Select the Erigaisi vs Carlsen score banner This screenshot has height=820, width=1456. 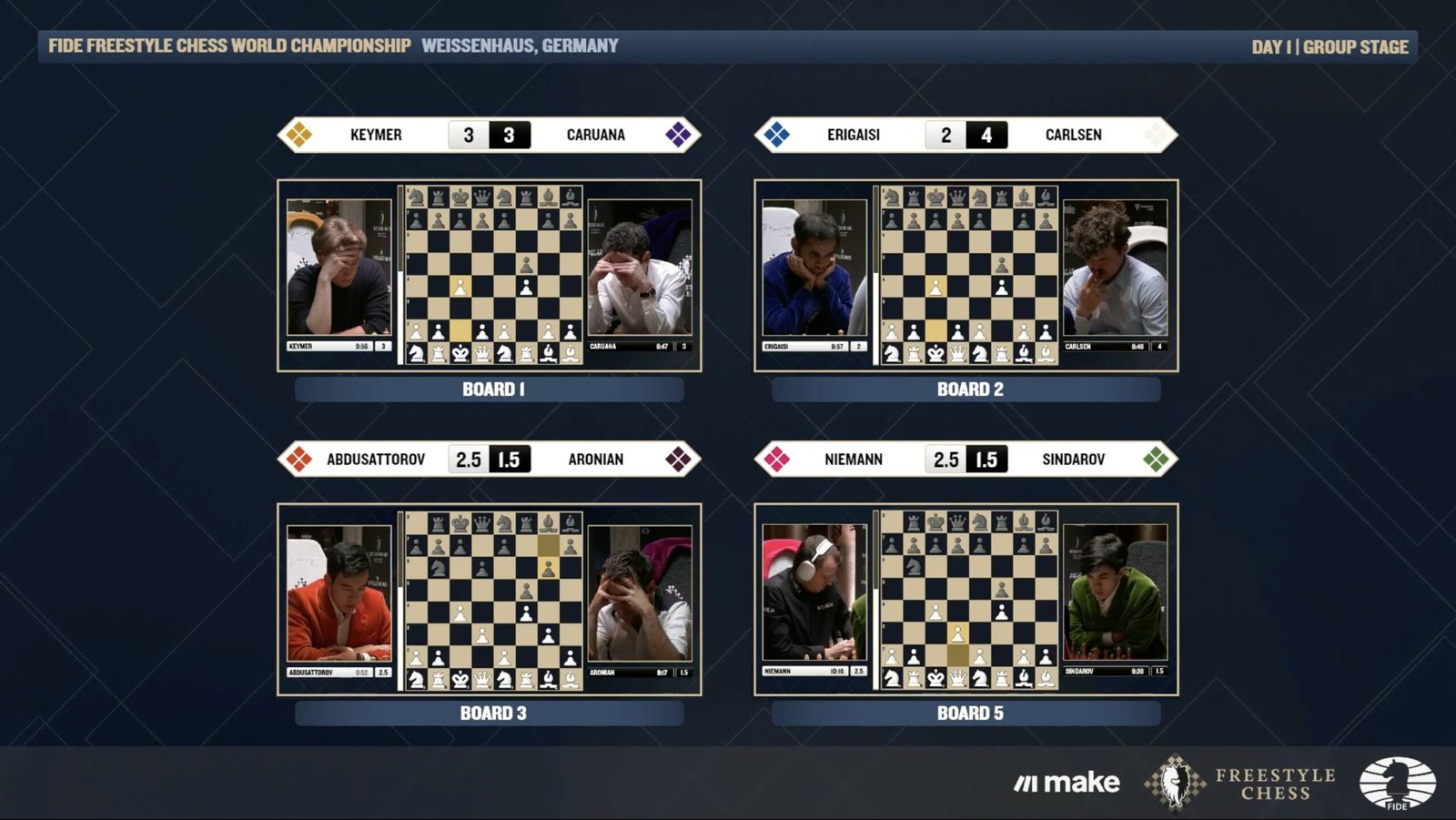click(x=966, y=135)
